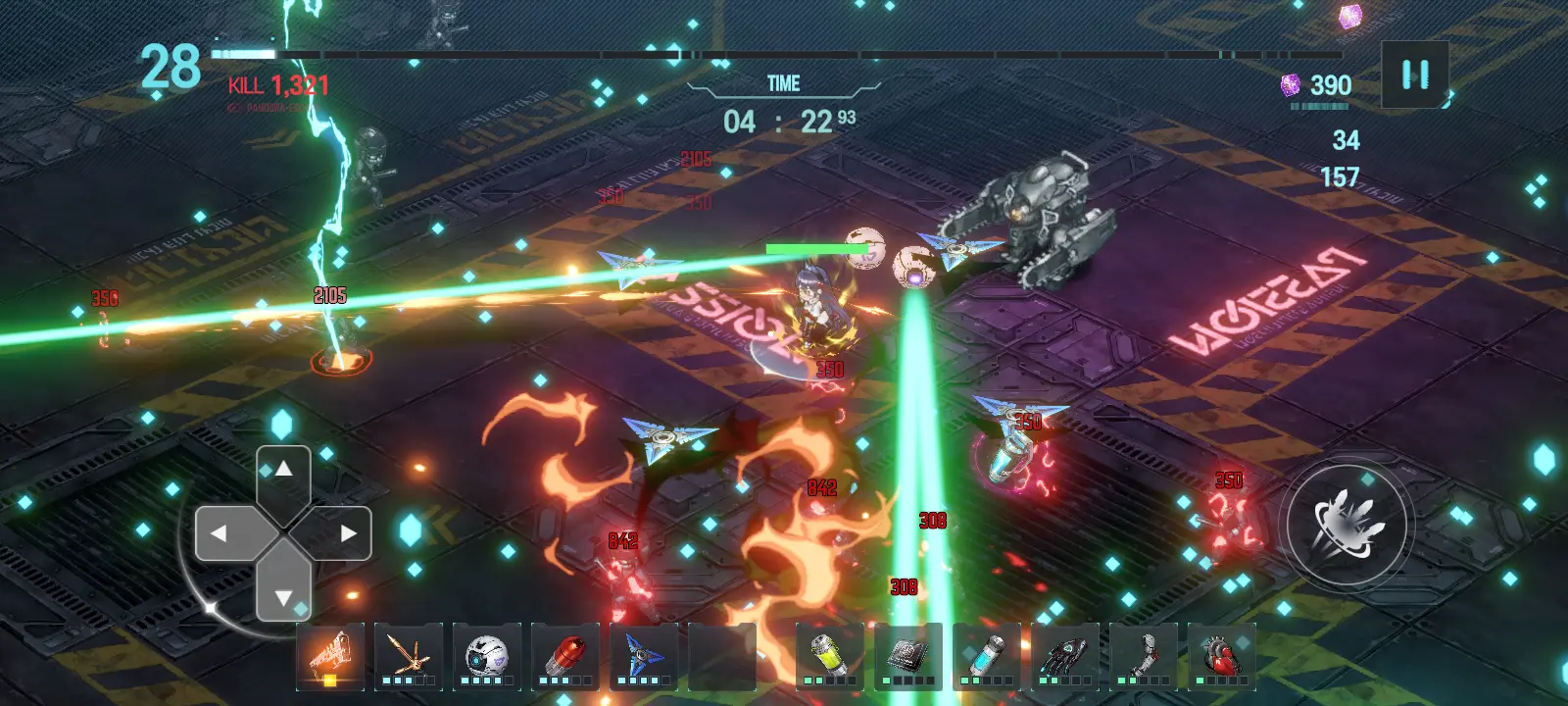The width and height of the screenshot is (1568, 706).
Task: Tap the d-pad up arrow
Action: click(x=283, y=471)
